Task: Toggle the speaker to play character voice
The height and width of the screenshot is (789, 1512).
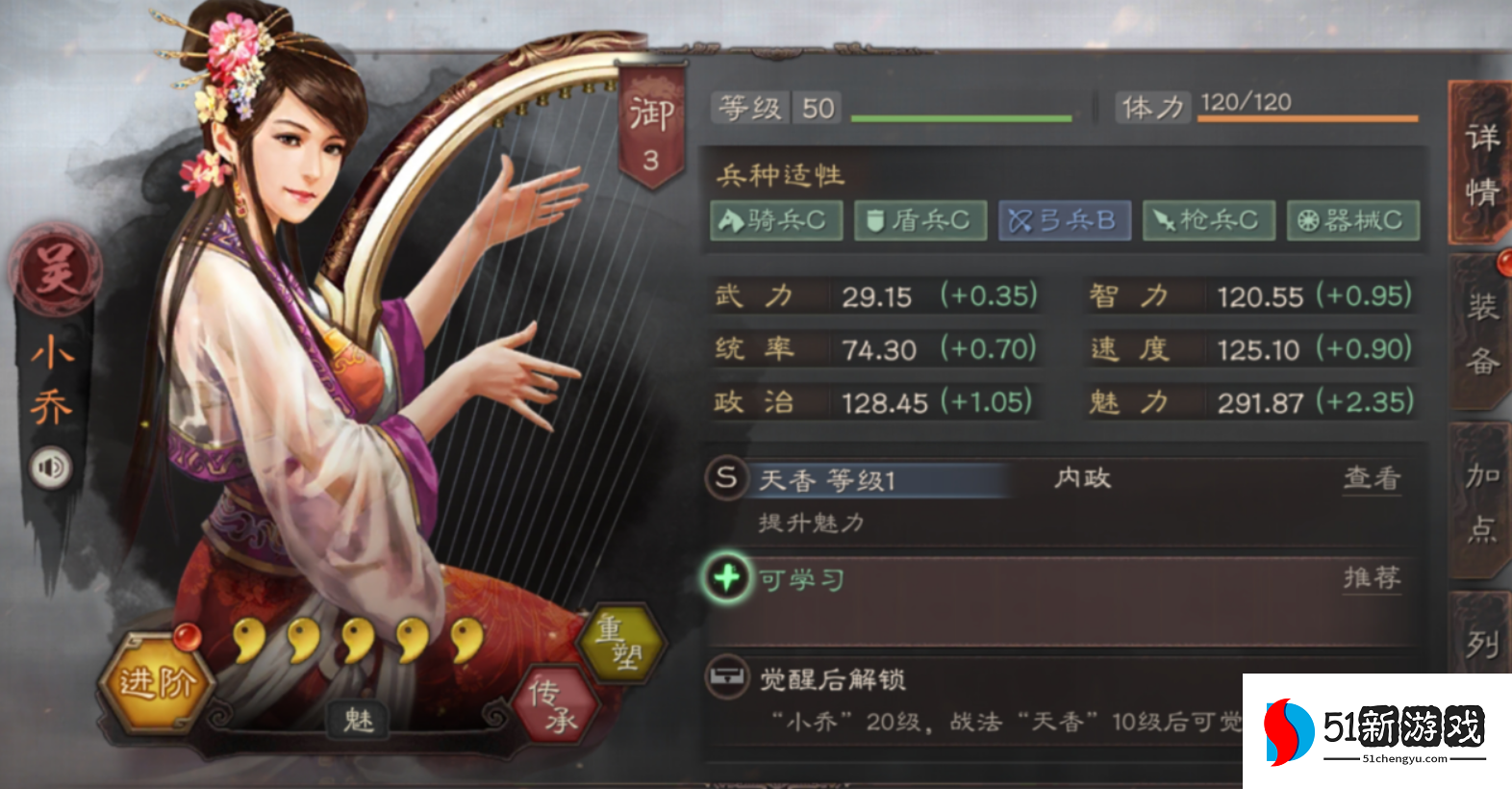Action: (x=50, y=469)
